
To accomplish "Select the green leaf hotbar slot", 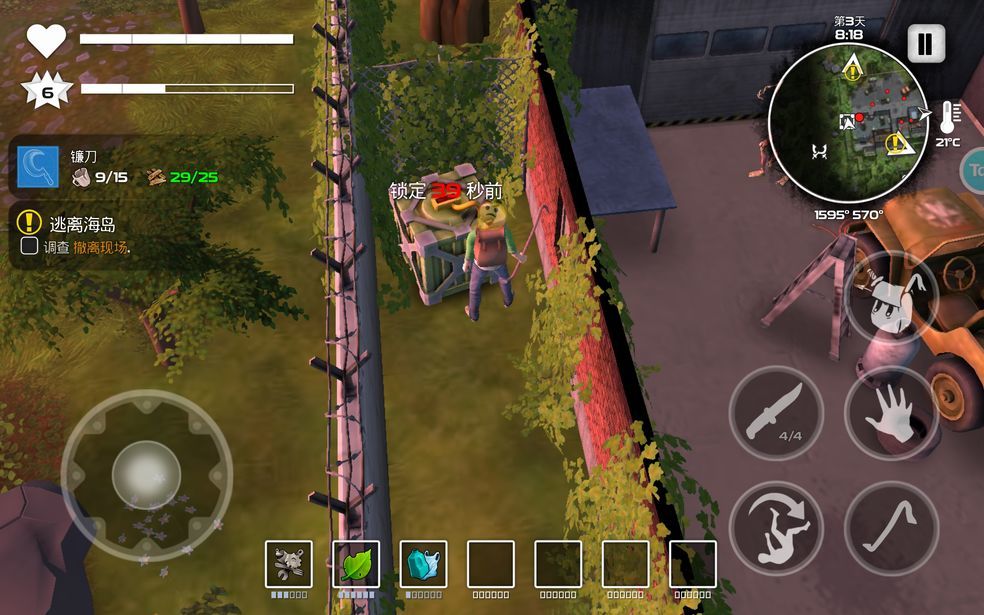I will point(356,564).
